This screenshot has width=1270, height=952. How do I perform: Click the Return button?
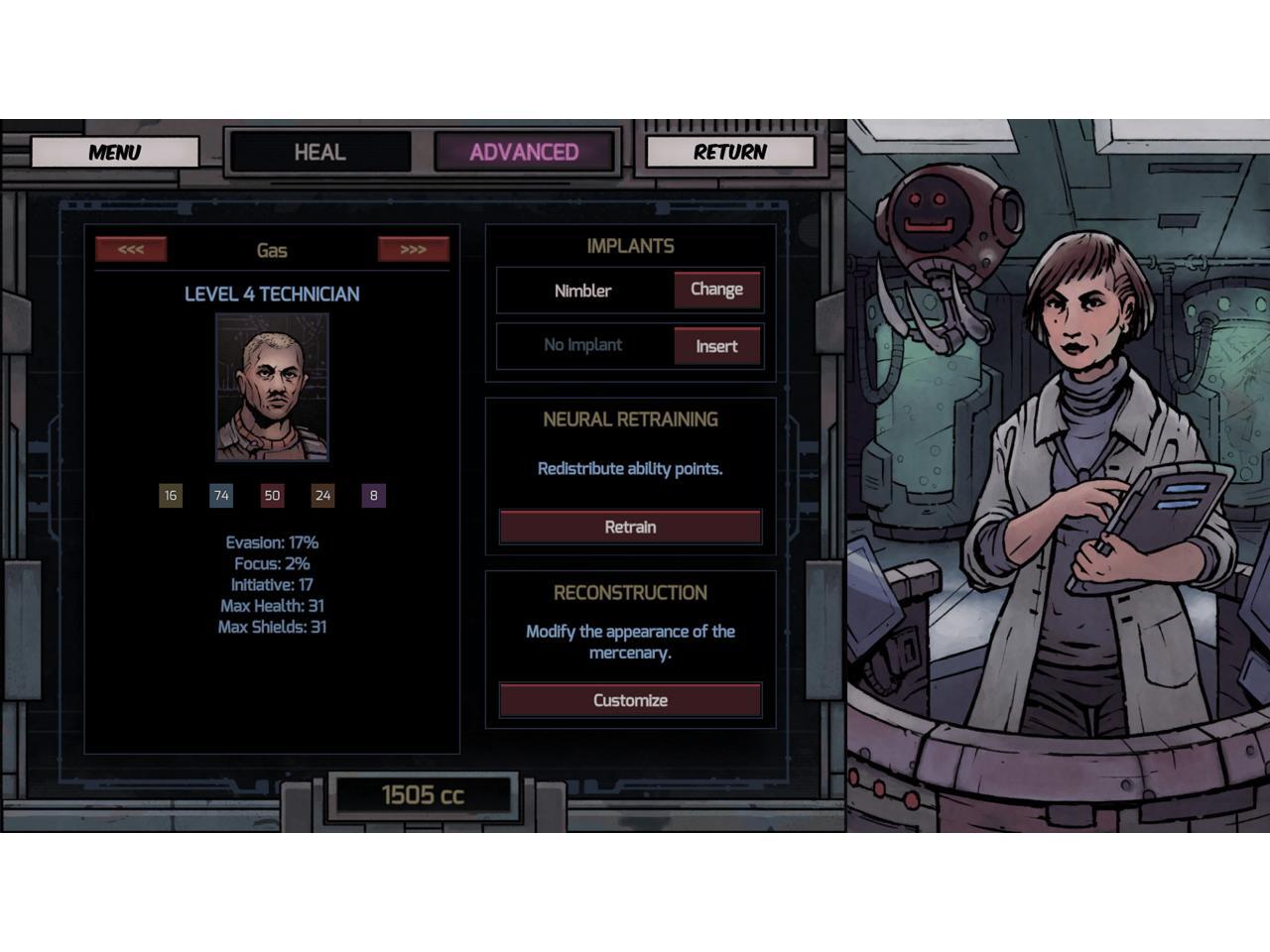730,152
